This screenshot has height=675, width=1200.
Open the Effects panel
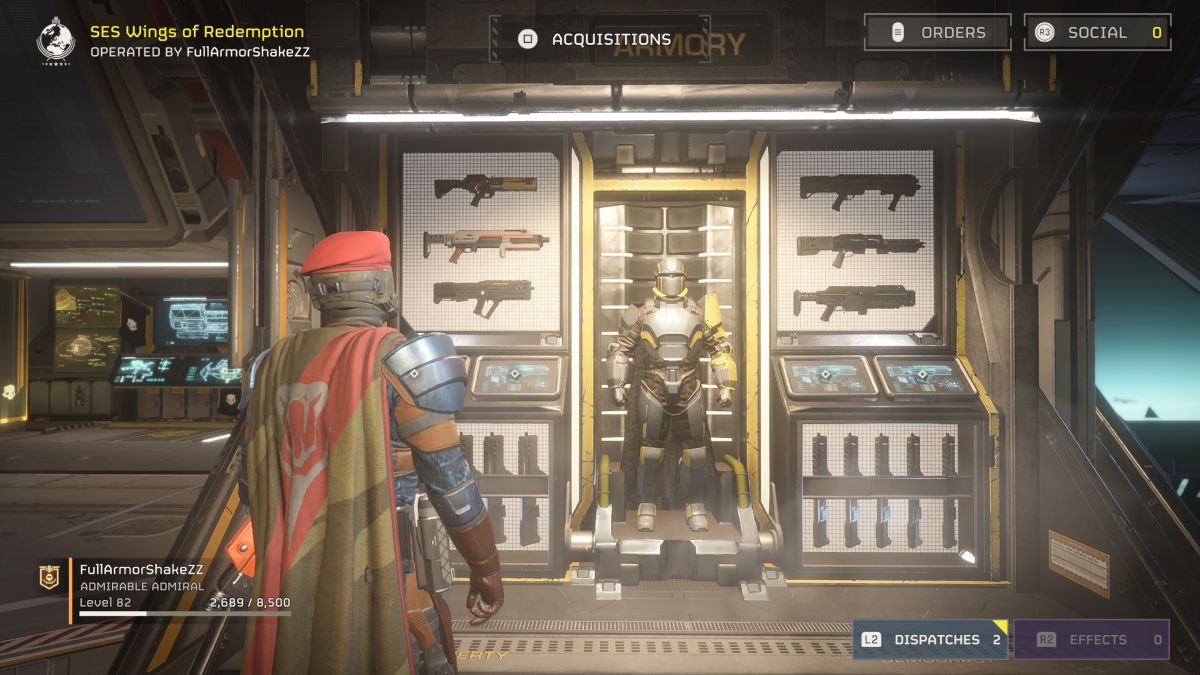(x=1091, y=640)
